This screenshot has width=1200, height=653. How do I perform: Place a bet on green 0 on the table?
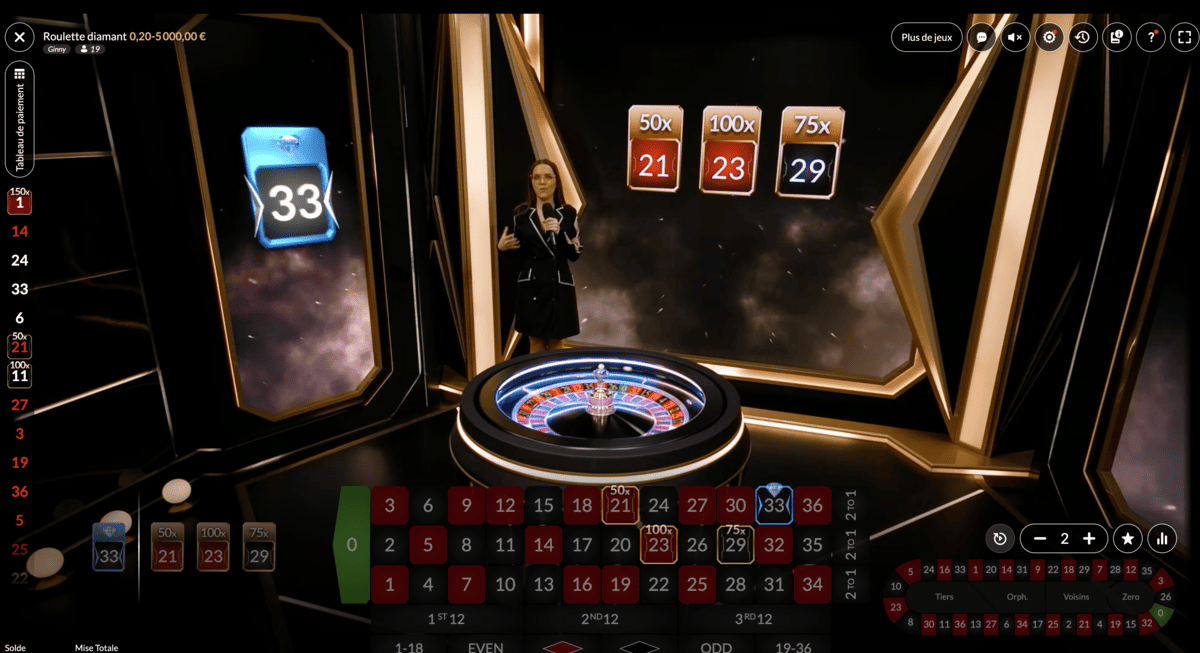[x=351, y=546]
